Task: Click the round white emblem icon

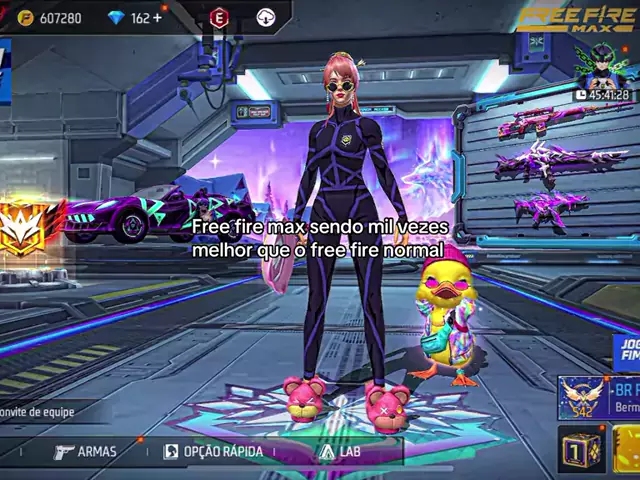Action: tap(266, 17)
